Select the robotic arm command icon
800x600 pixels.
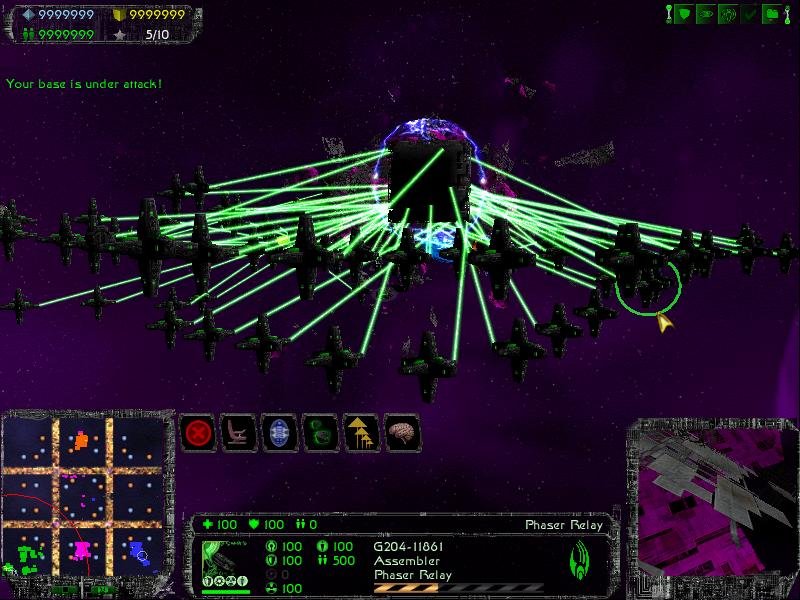(x=238, y=433)
